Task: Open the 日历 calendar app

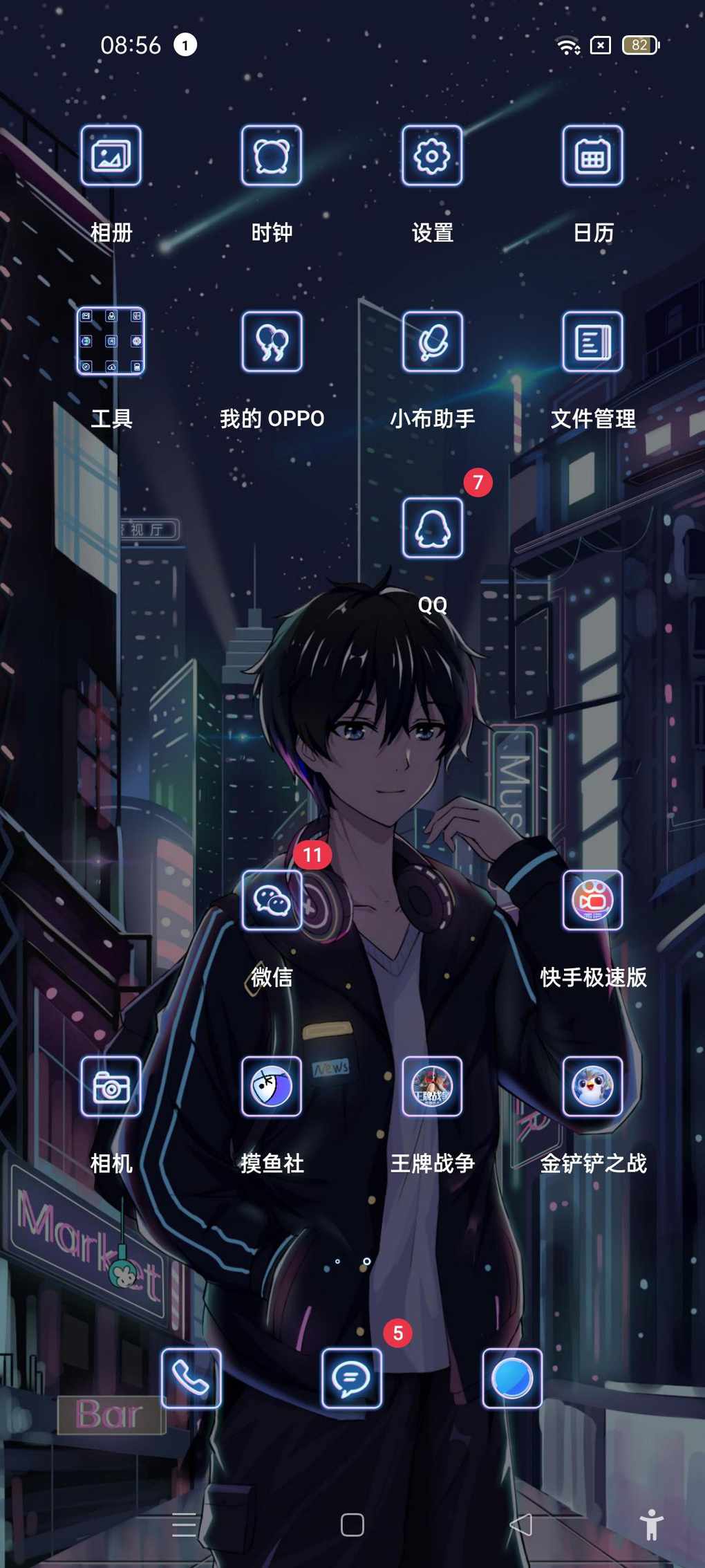Action: coord(592,156)
